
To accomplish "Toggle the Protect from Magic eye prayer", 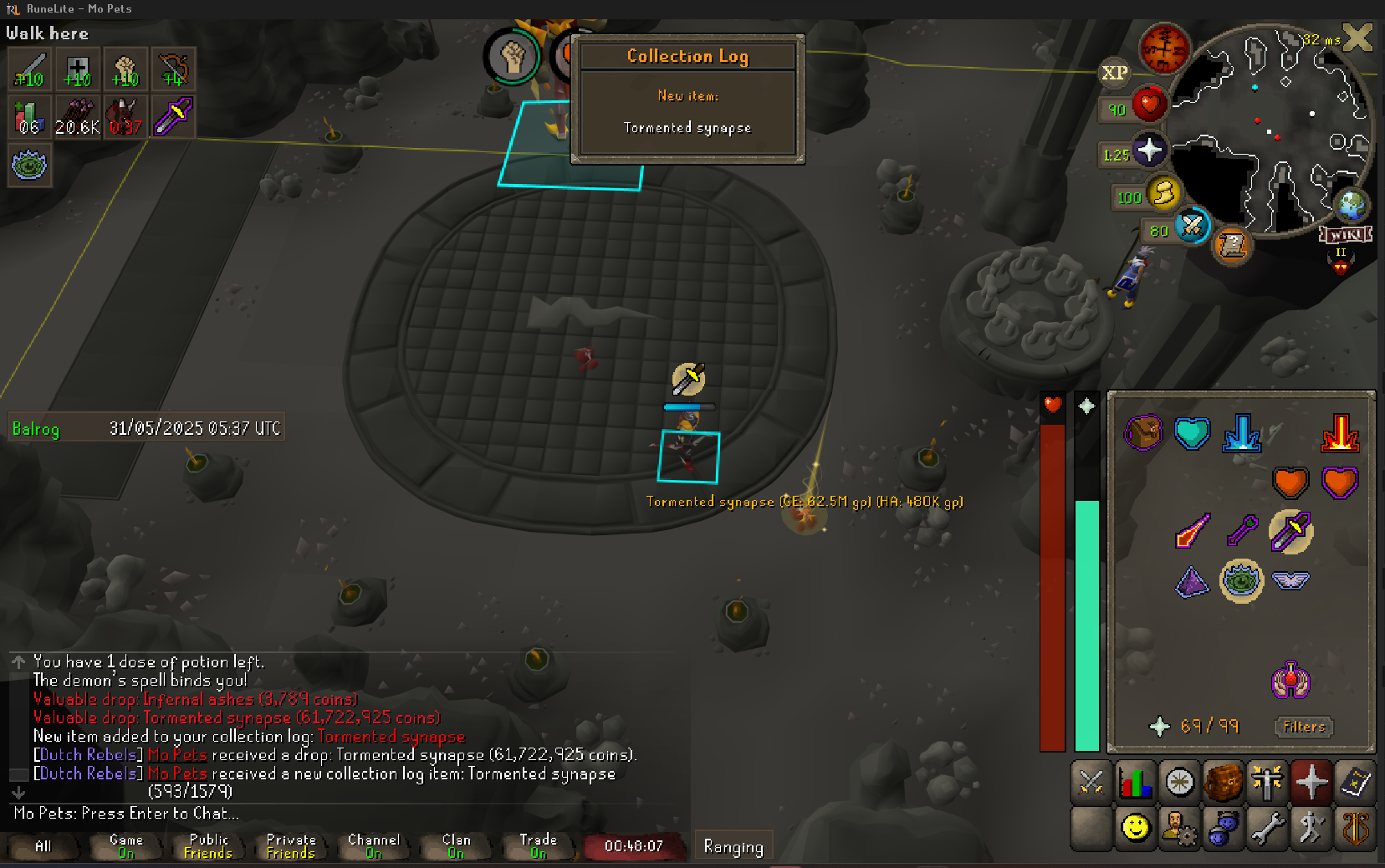I will click(1241, 580).
